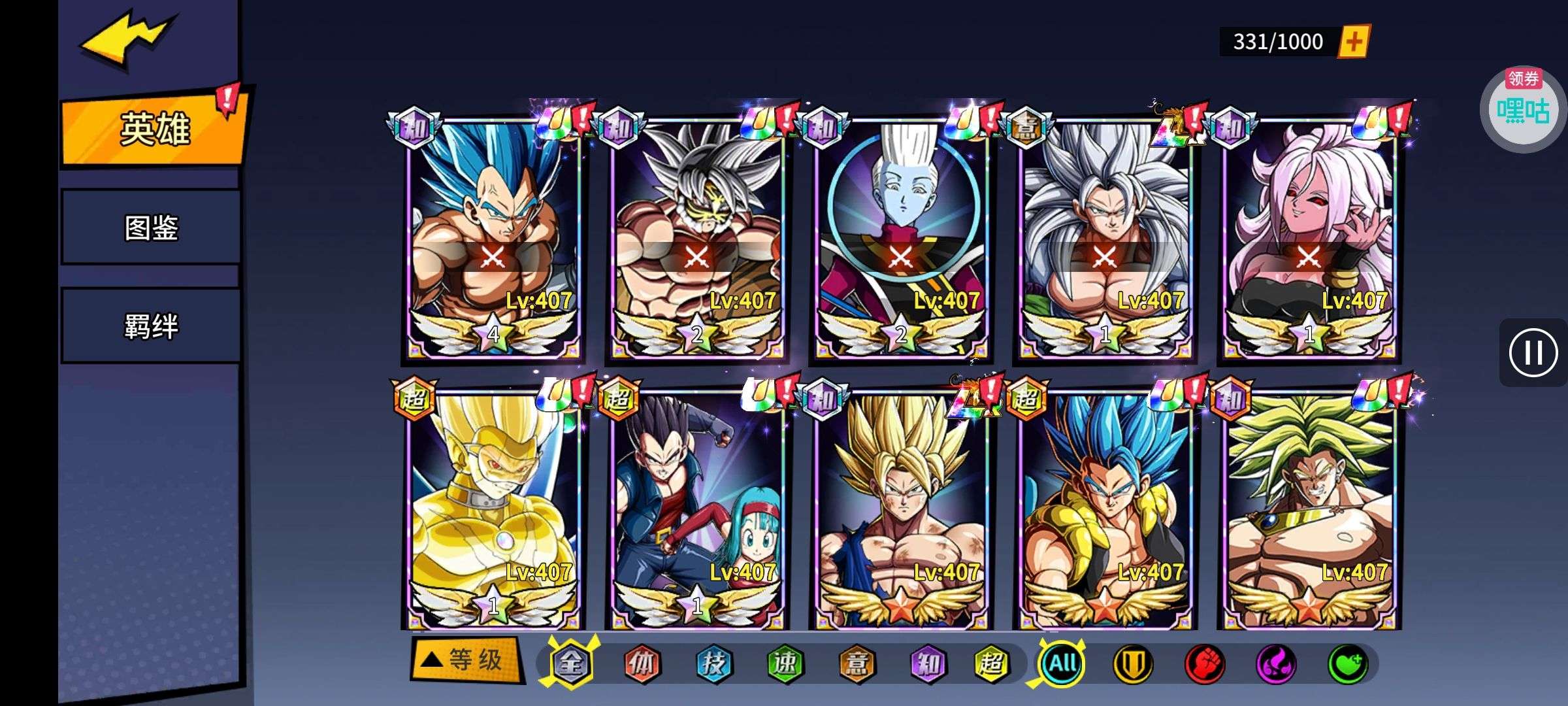
Task: Toggle the 等级 level sort order
Action: pyautogui.click(x=466, y=660)
